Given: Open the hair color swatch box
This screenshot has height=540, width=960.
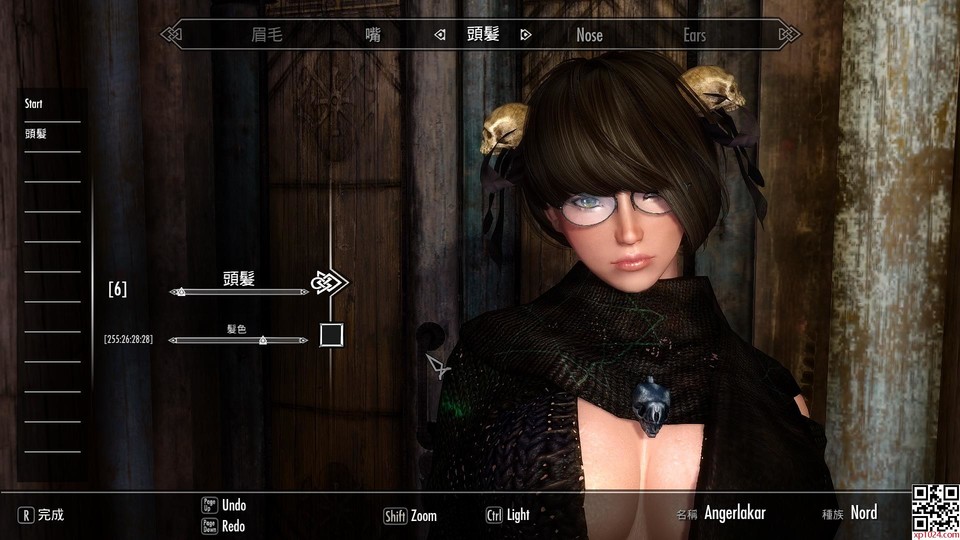Looking at the screenshot, I should [331, 335].
